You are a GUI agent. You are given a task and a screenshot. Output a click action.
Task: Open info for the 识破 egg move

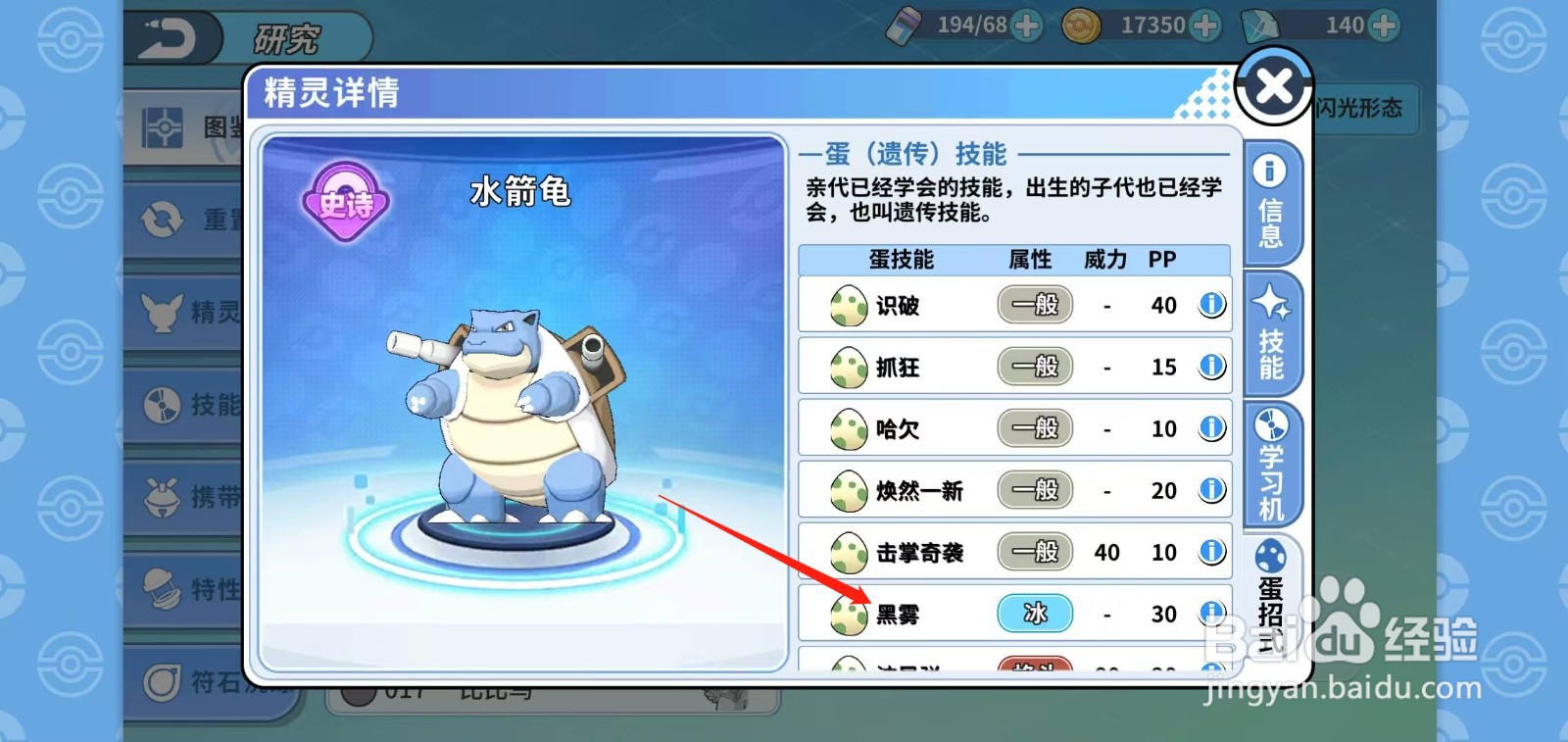click(x=1211, y=305)
